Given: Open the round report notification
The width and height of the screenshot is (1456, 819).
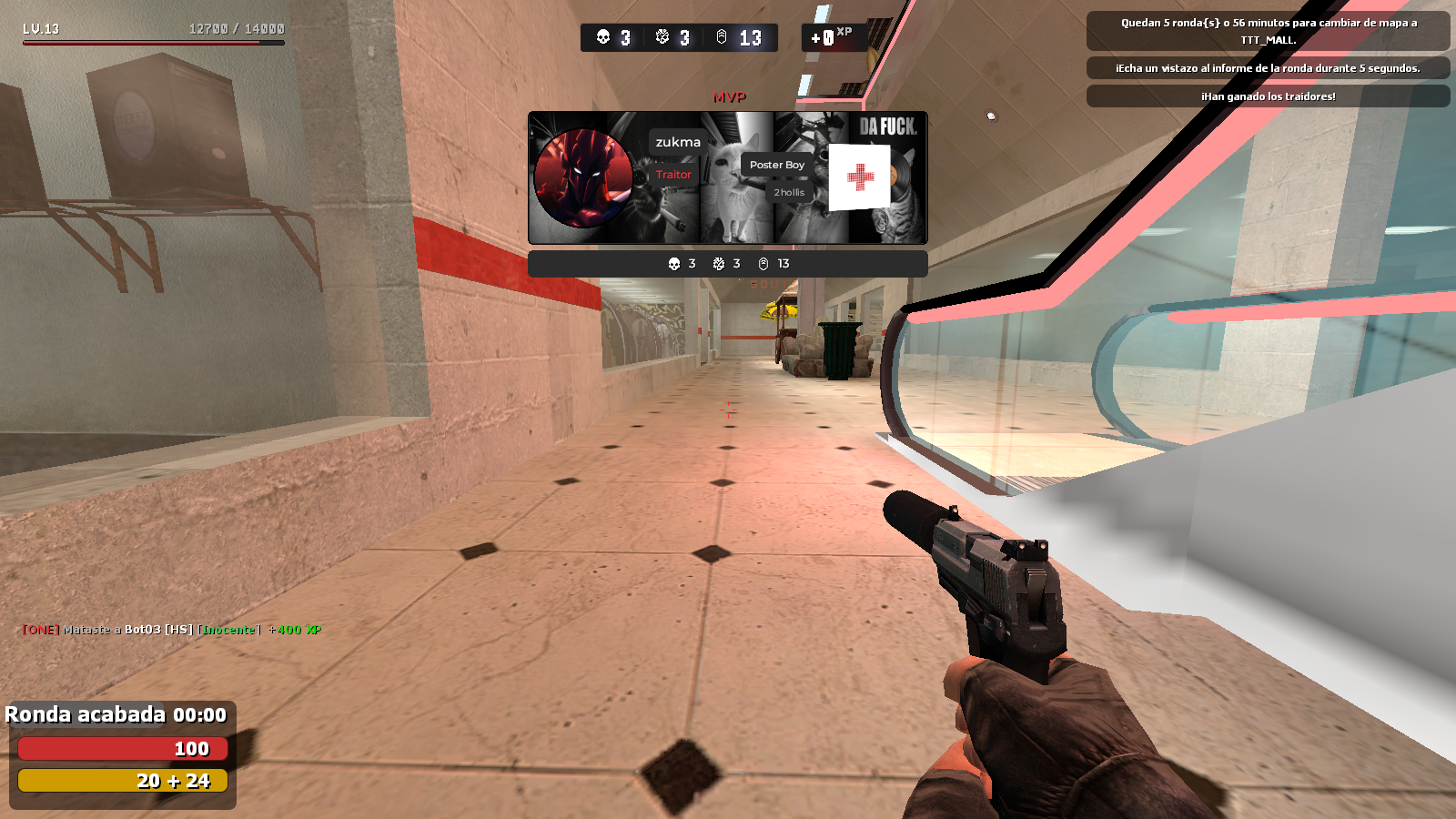Looking at the screenshot, I should coord(1268,68).
